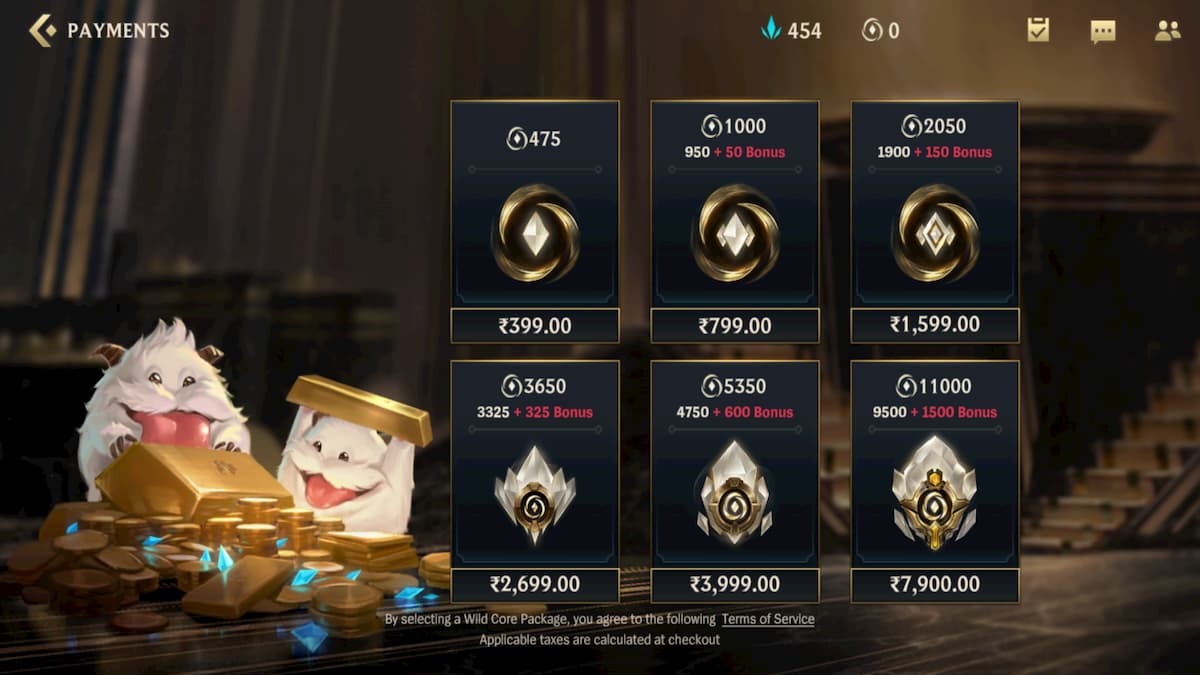The width and height of the screenshot is (1200, 675).
Task: Go back from the Payments screen
Action: tap(43, 31)
